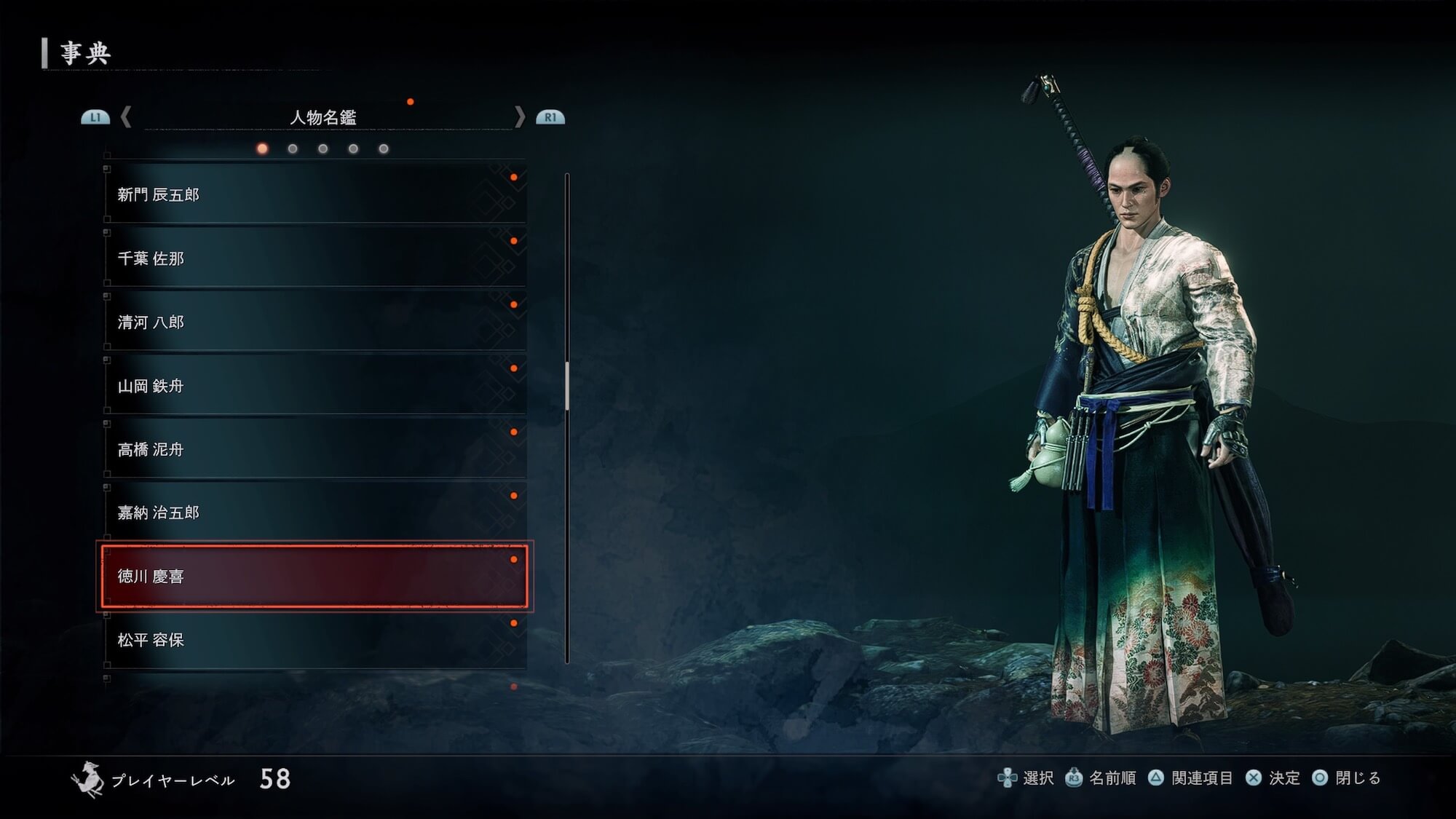
Task: Click the character list scrollbar handle
Action: point(567,386)
